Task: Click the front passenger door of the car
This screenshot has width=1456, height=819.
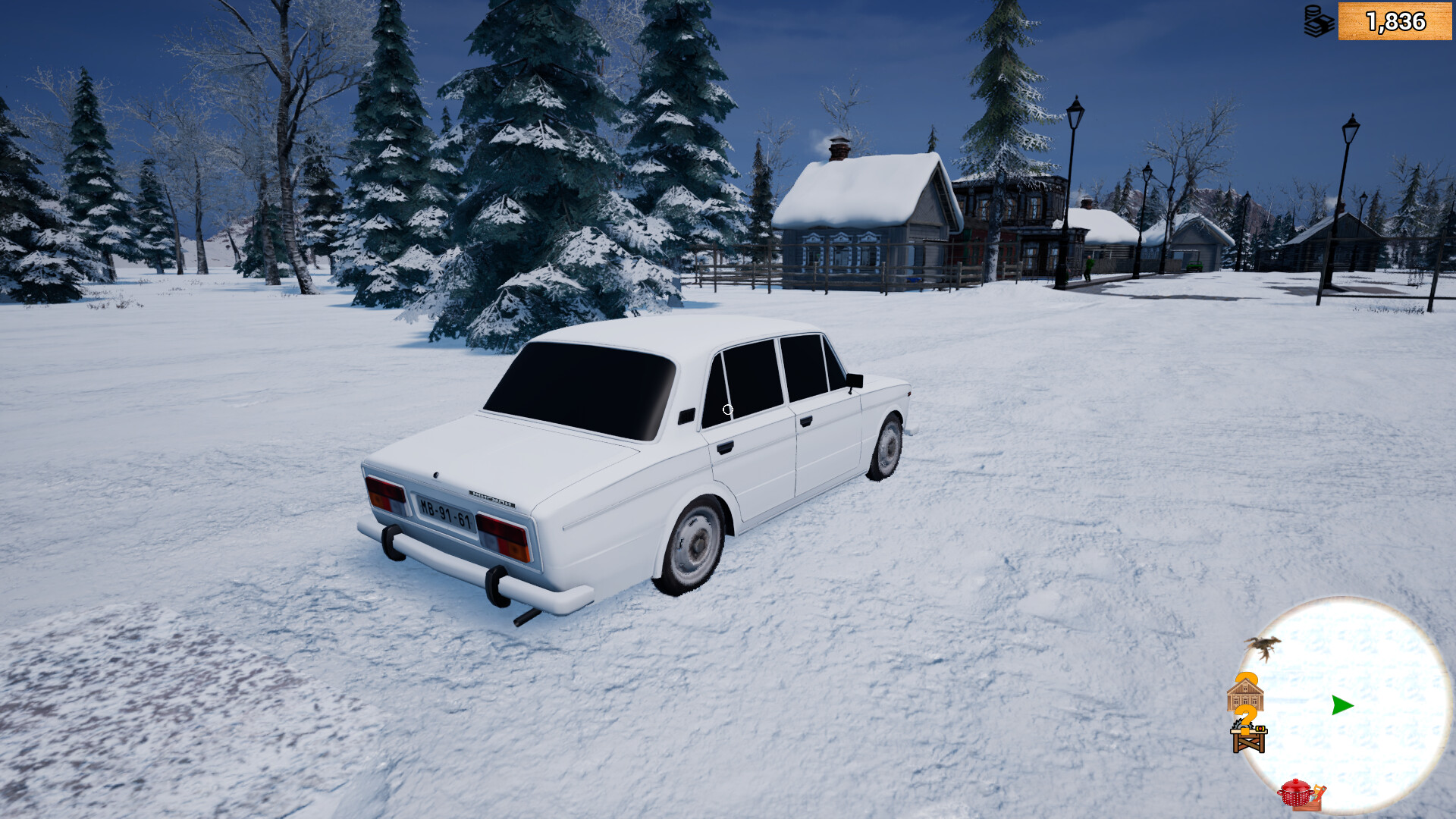Action: (x=827, y=447)
